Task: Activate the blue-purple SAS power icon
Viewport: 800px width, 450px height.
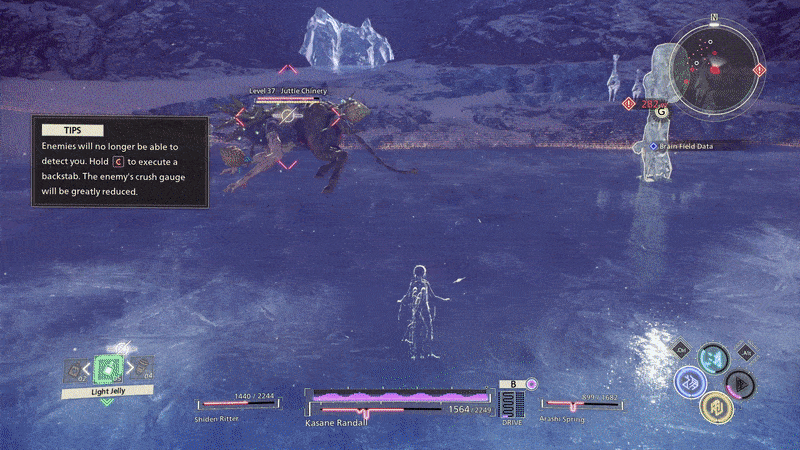Action: click(690, 382)
